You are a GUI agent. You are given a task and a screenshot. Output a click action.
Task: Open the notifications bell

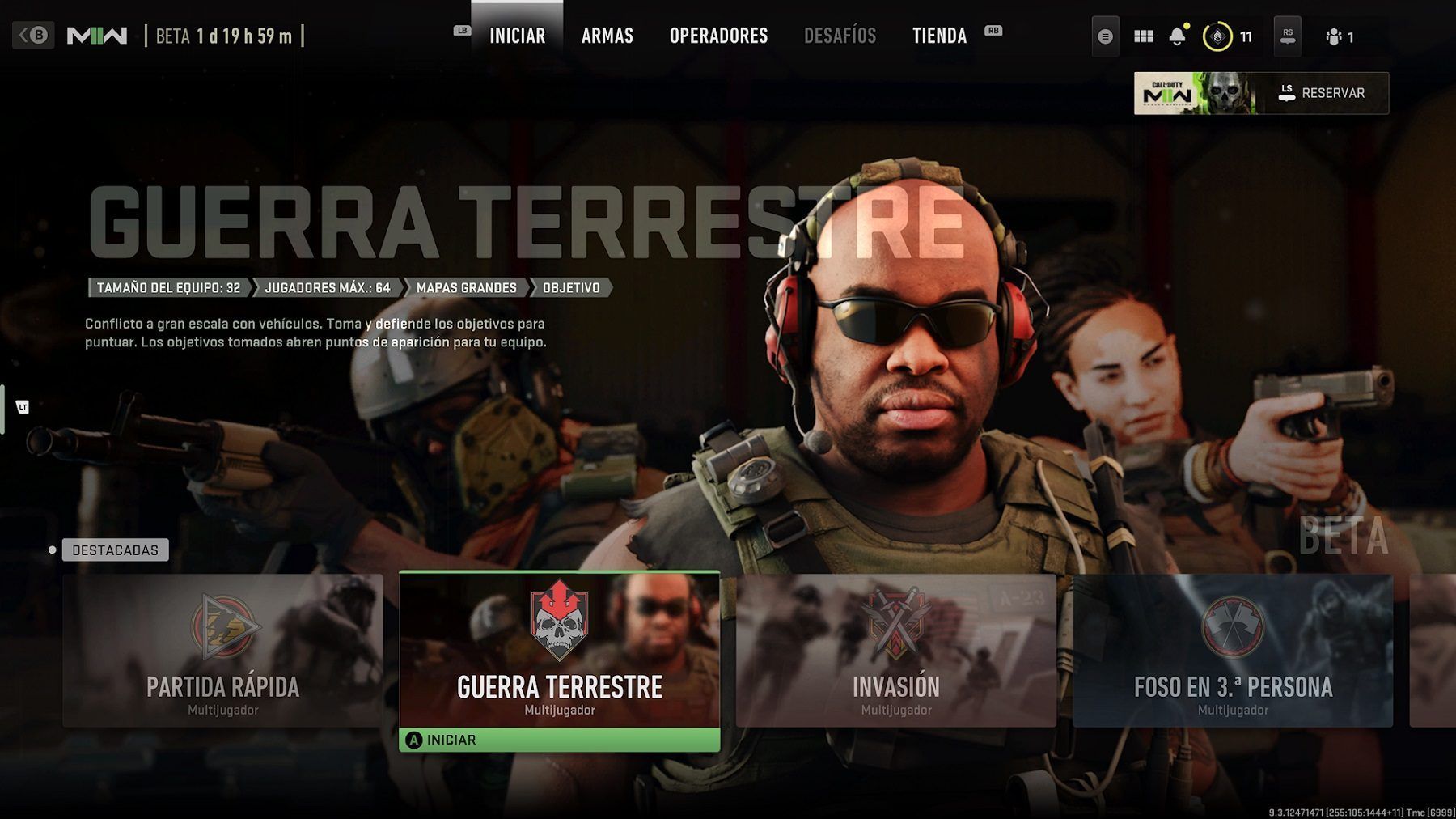tap(1177, 36)
